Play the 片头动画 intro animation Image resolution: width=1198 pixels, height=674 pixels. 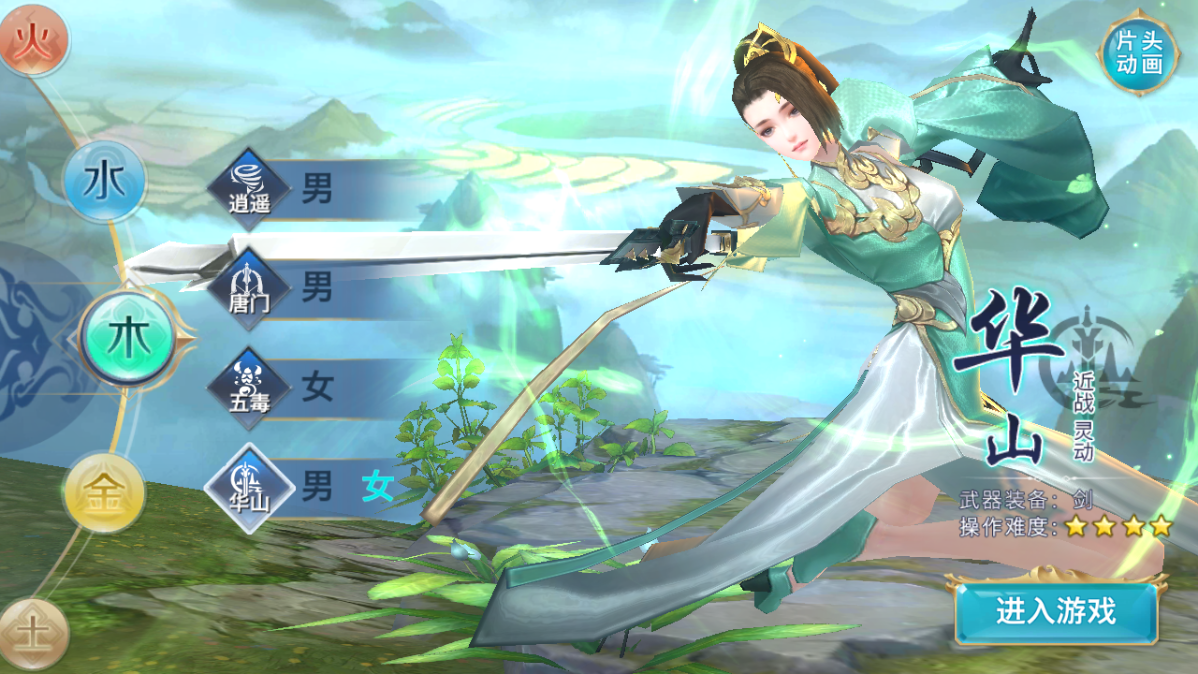pos(1138,53)
